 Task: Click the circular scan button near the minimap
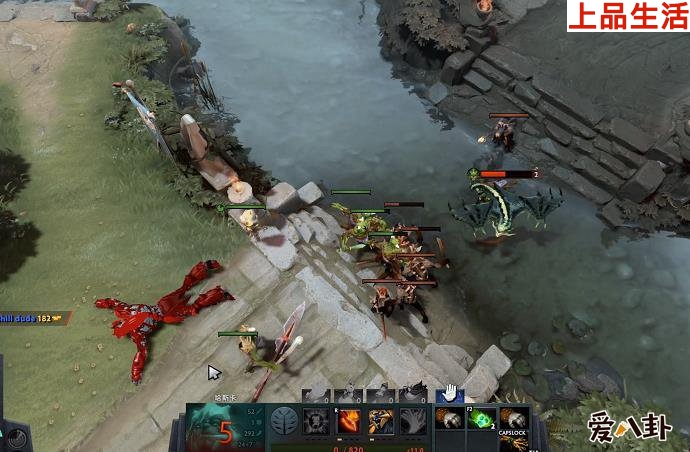[x=14, y=438]
